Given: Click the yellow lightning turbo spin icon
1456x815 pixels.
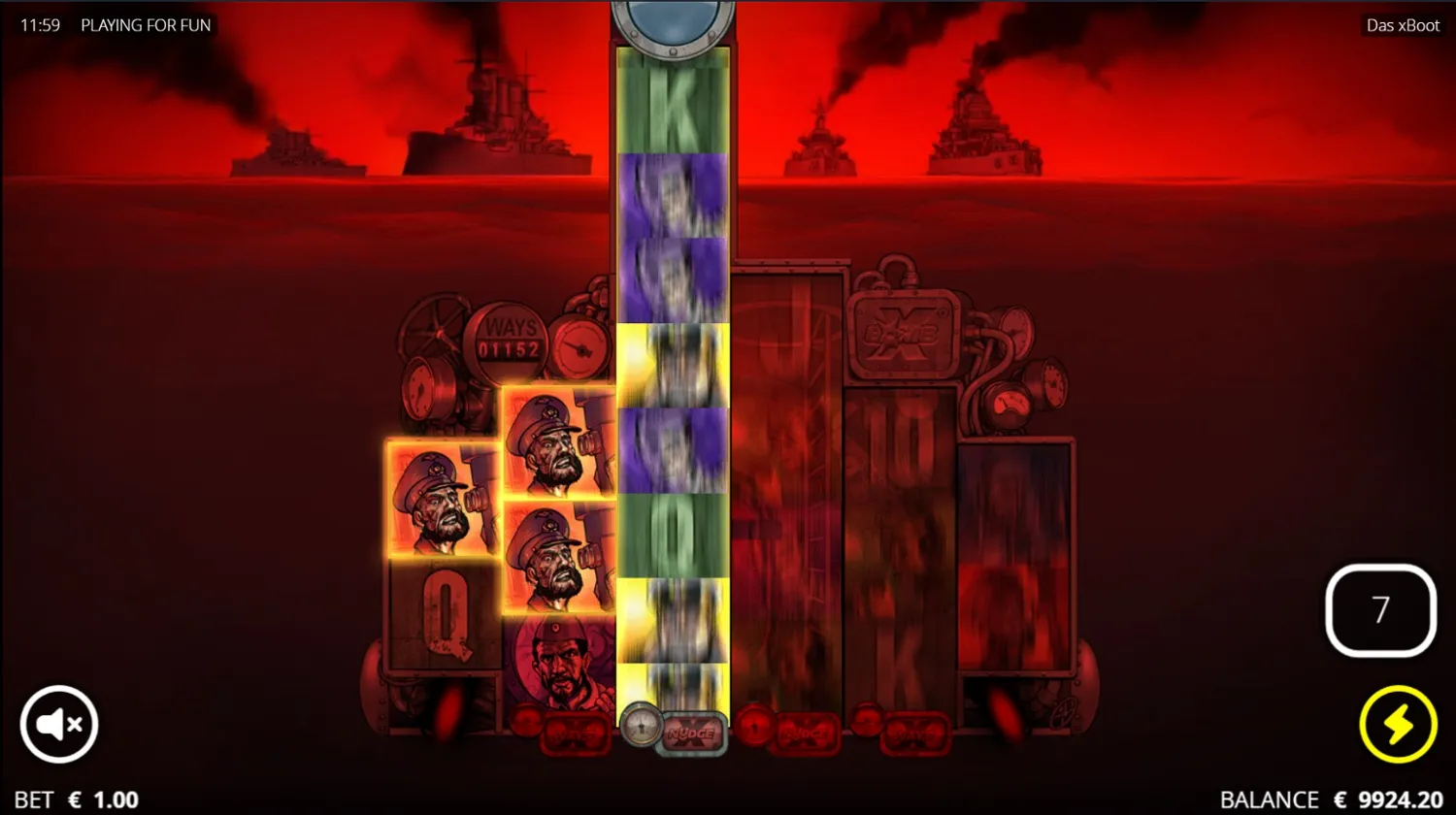Looking at the screenshot, I should coord(1398,723).
